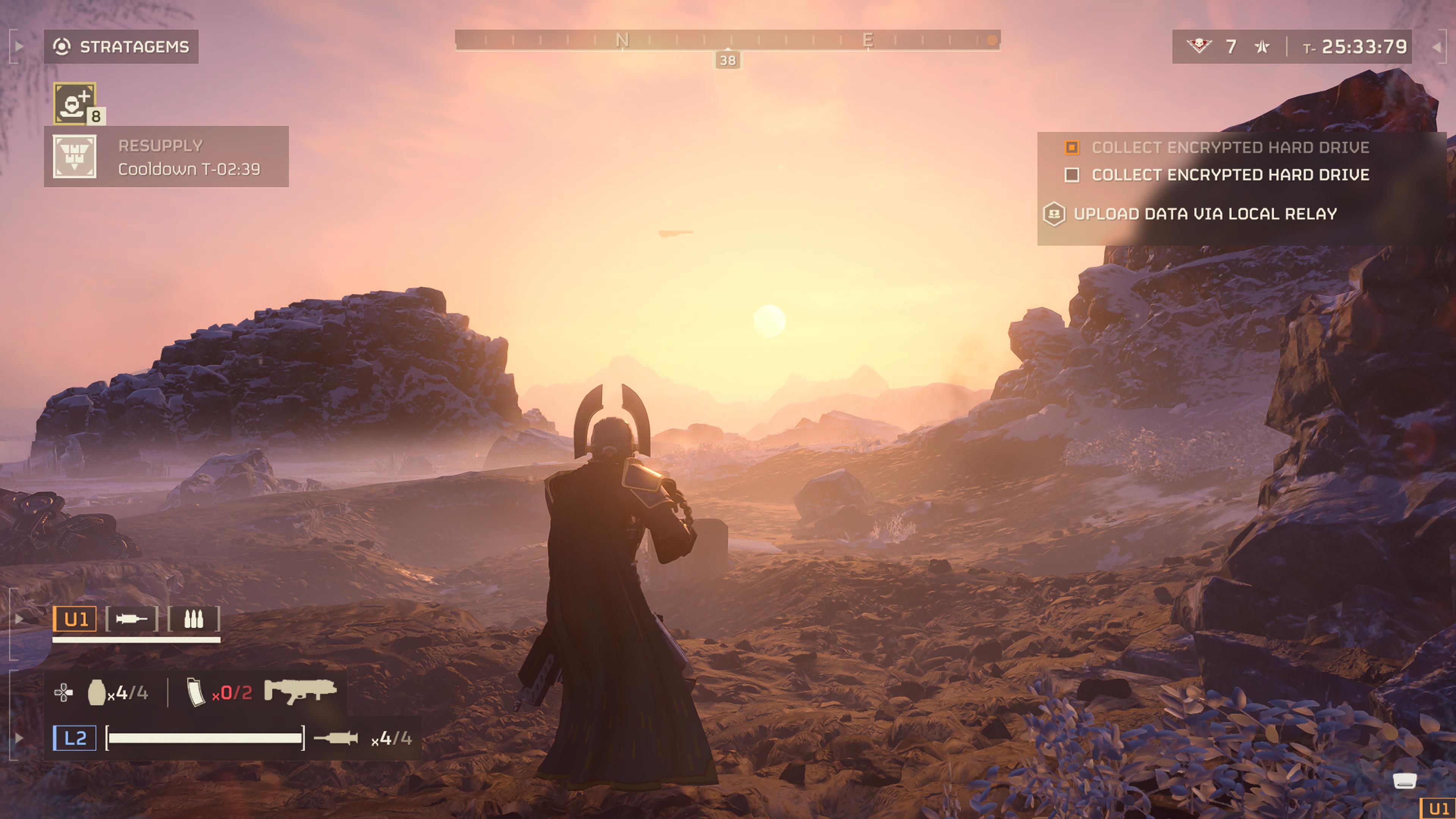Expand the arrow left of Stratagems
Screen dimensions: 1456x819
(x=19, y=46)
